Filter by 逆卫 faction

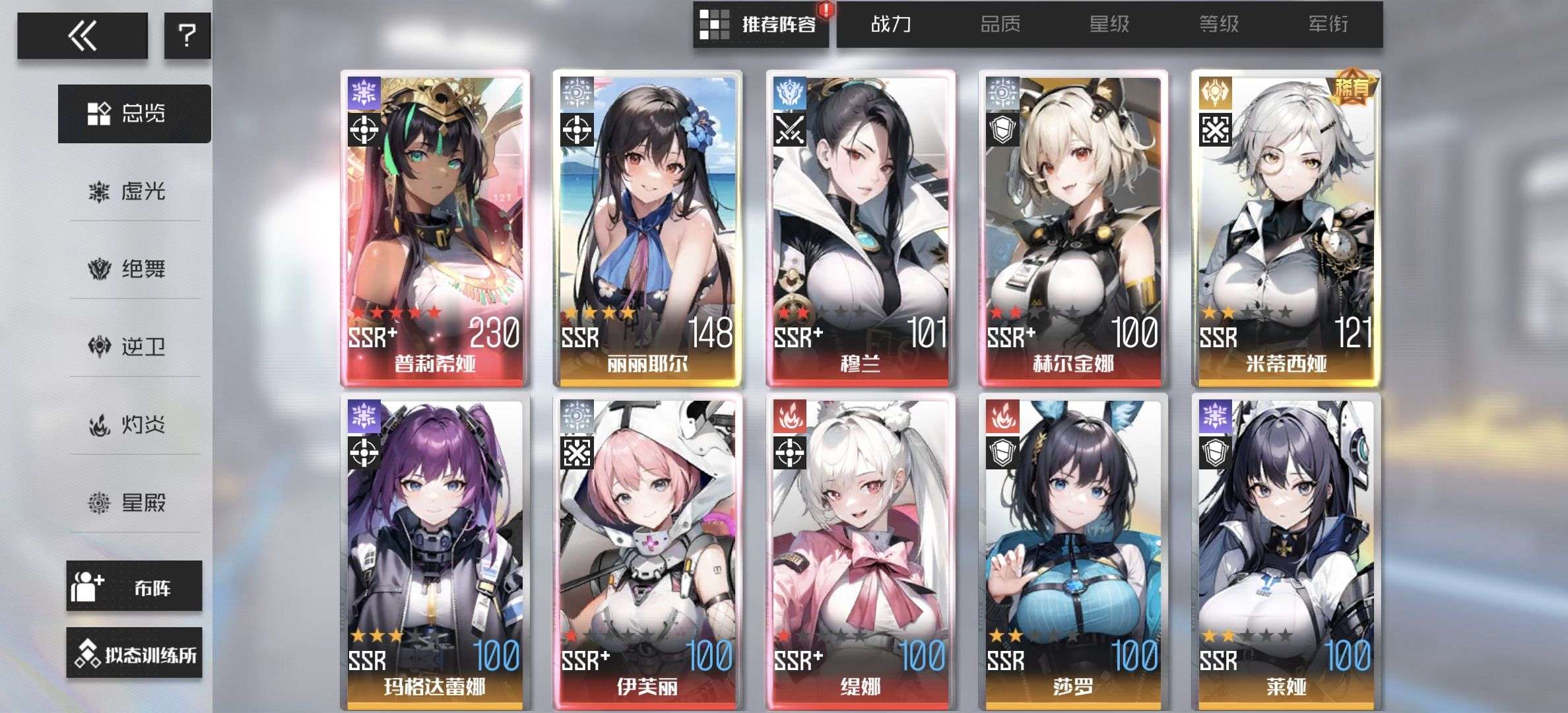[135, 347]
